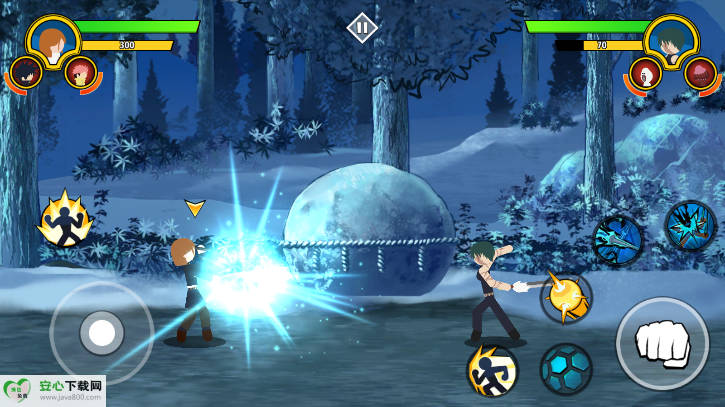Swap to the dark spiky-haired teammate

25,72
